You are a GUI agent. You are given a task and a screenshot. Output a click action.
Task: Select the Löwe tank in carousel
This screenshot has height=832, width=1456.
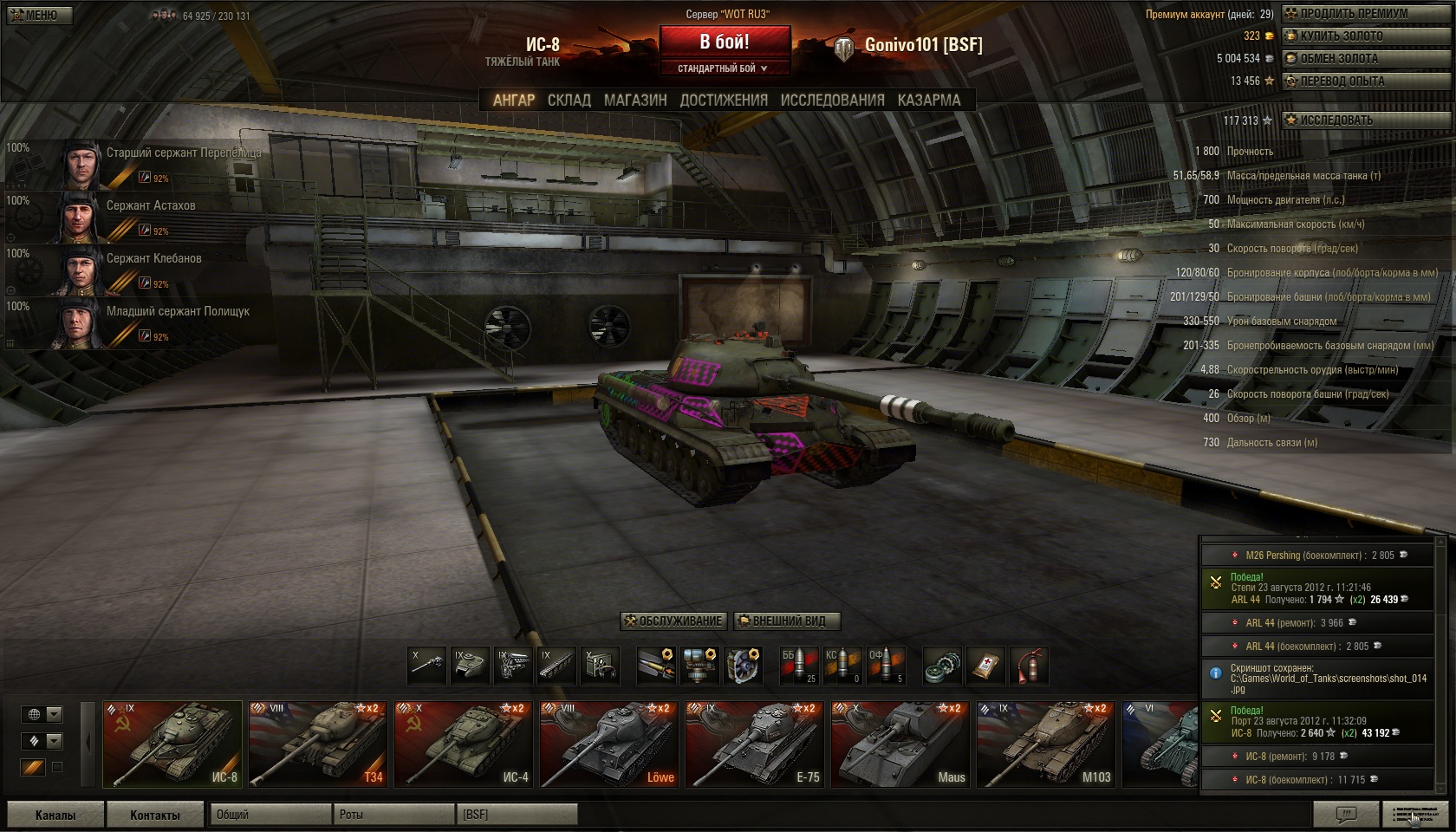tap(608, 744)
